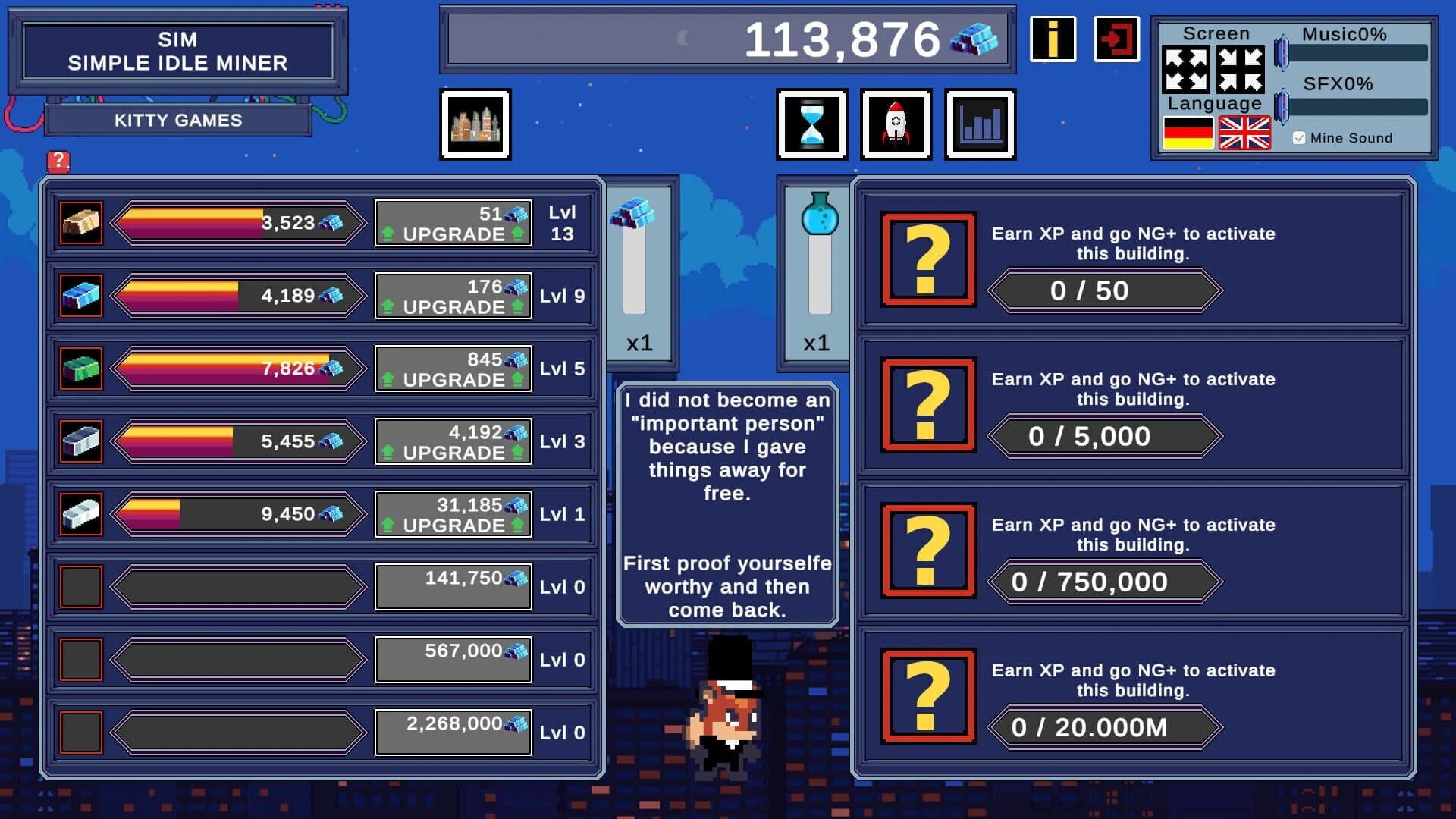
Task: Select the gold ore icon on first row
Action: pyautogui.click(x=80, y=221)
